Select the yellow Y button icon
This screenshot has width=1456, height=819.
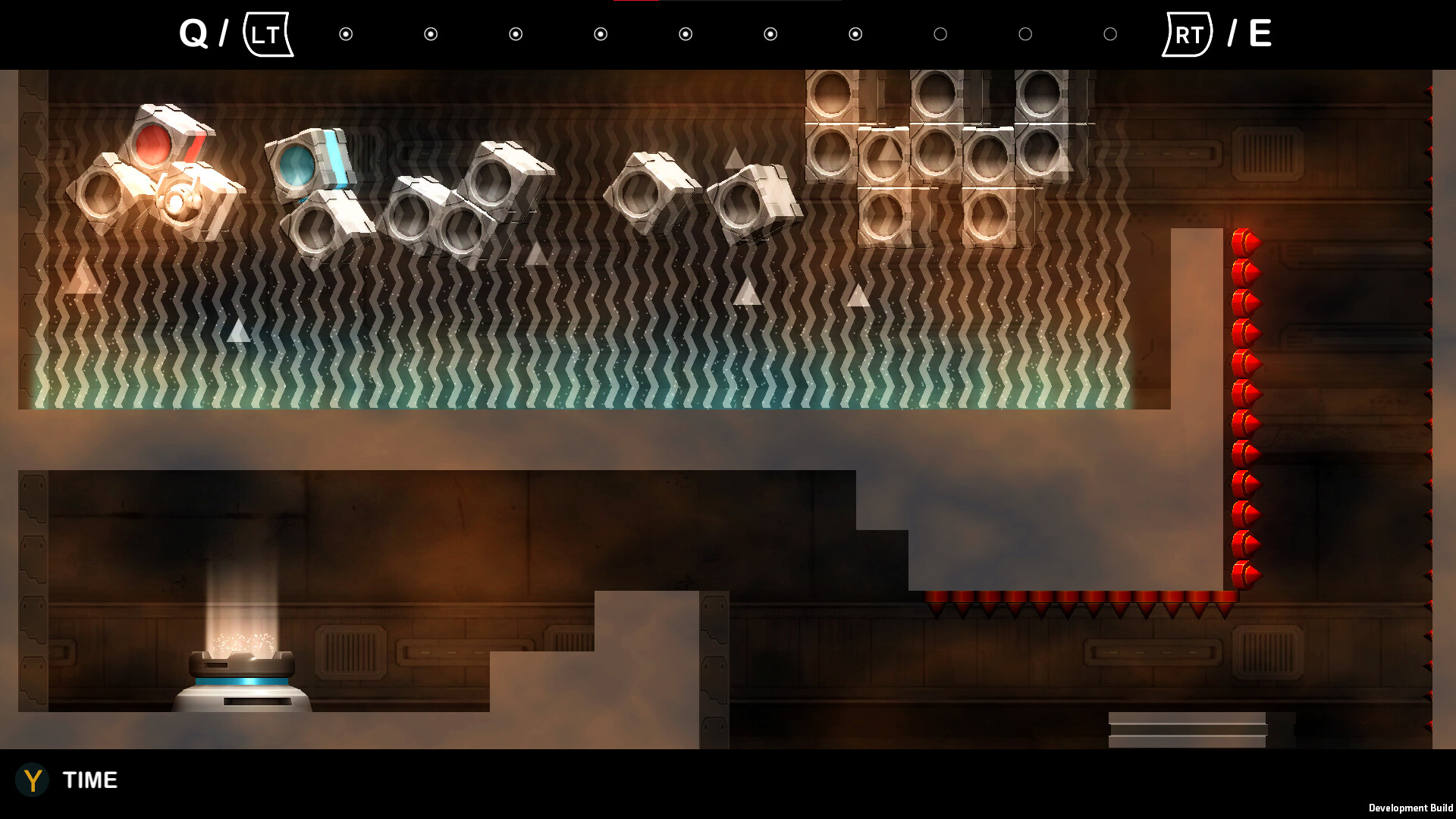click(33, 780)
